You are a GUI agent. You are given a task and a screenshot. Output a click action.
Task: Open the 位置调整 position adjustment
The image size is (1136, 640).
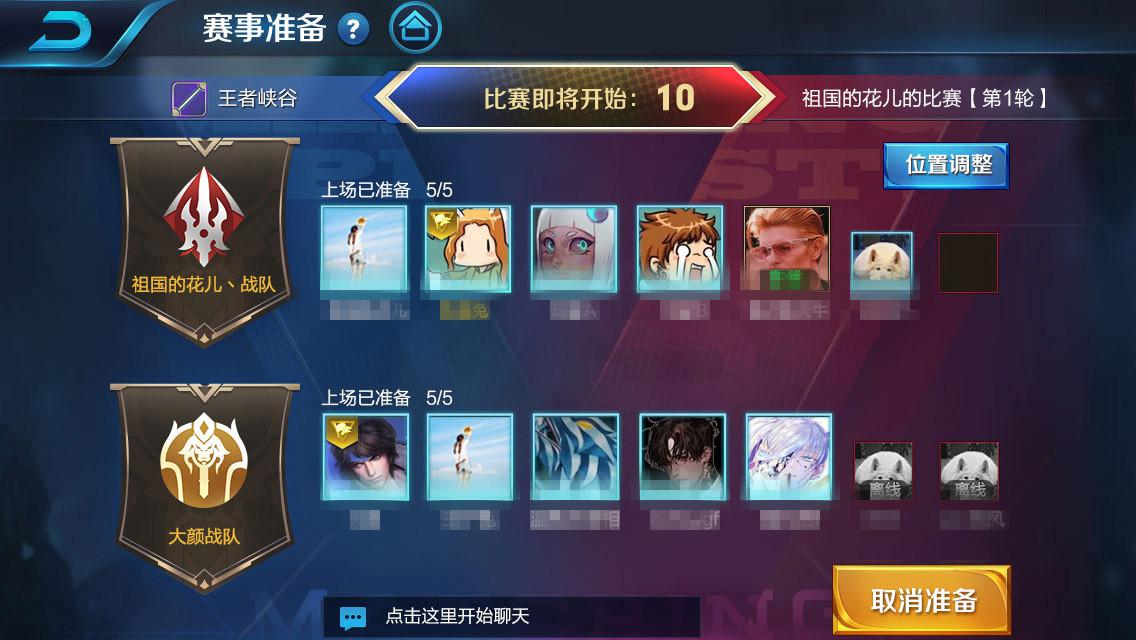pos(946,165)
